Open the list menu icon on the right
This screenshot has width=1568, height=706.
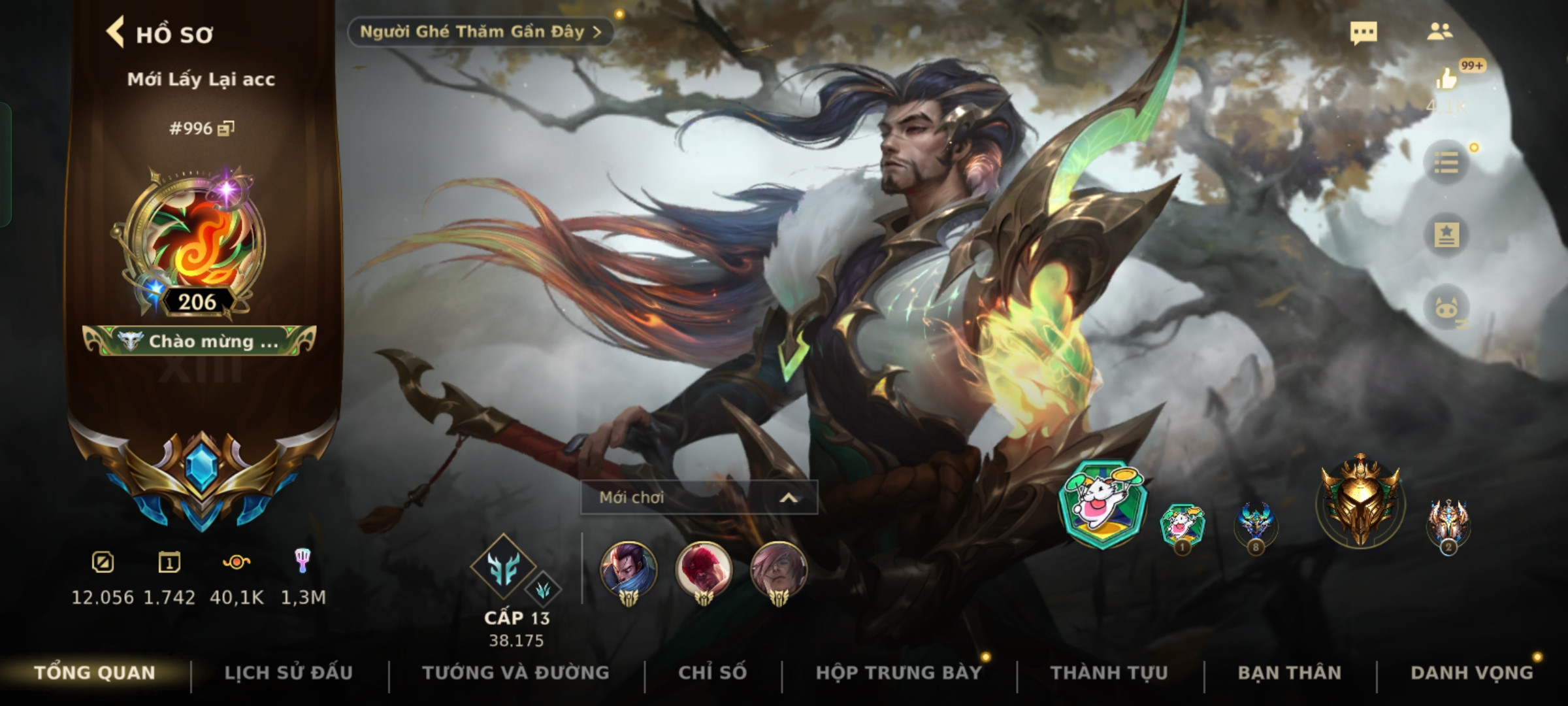pos(1446,162)
